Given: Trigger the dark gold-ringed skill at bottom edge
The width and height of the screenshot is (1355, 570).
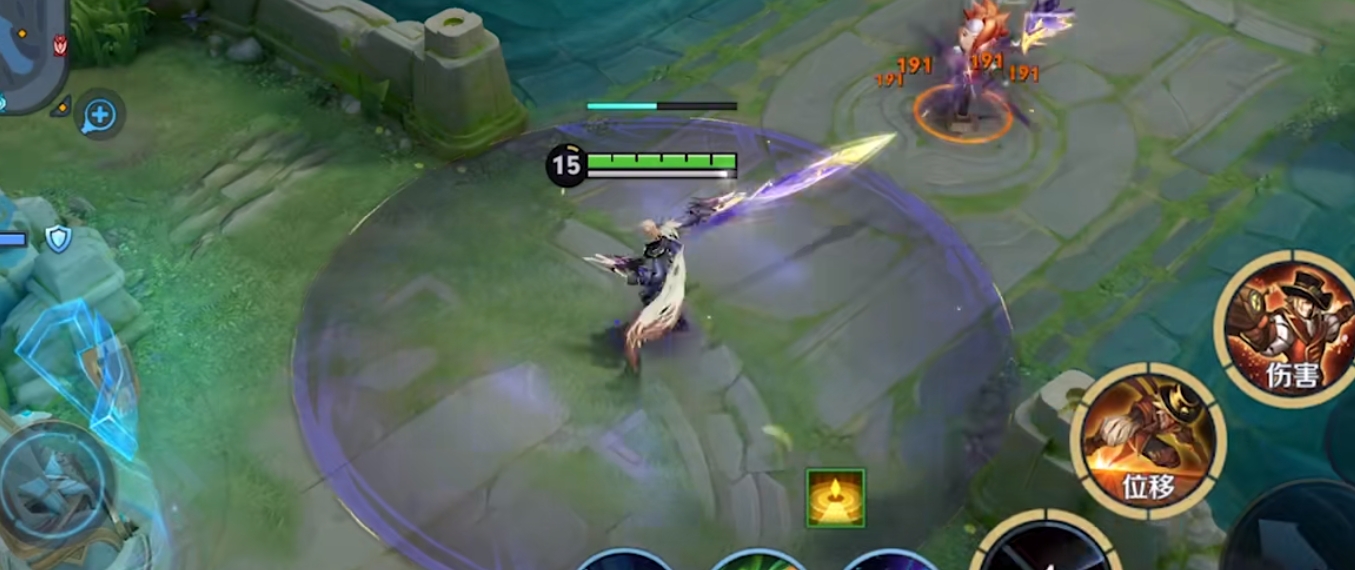Looking at the screenshot, I should point(1045,548).
